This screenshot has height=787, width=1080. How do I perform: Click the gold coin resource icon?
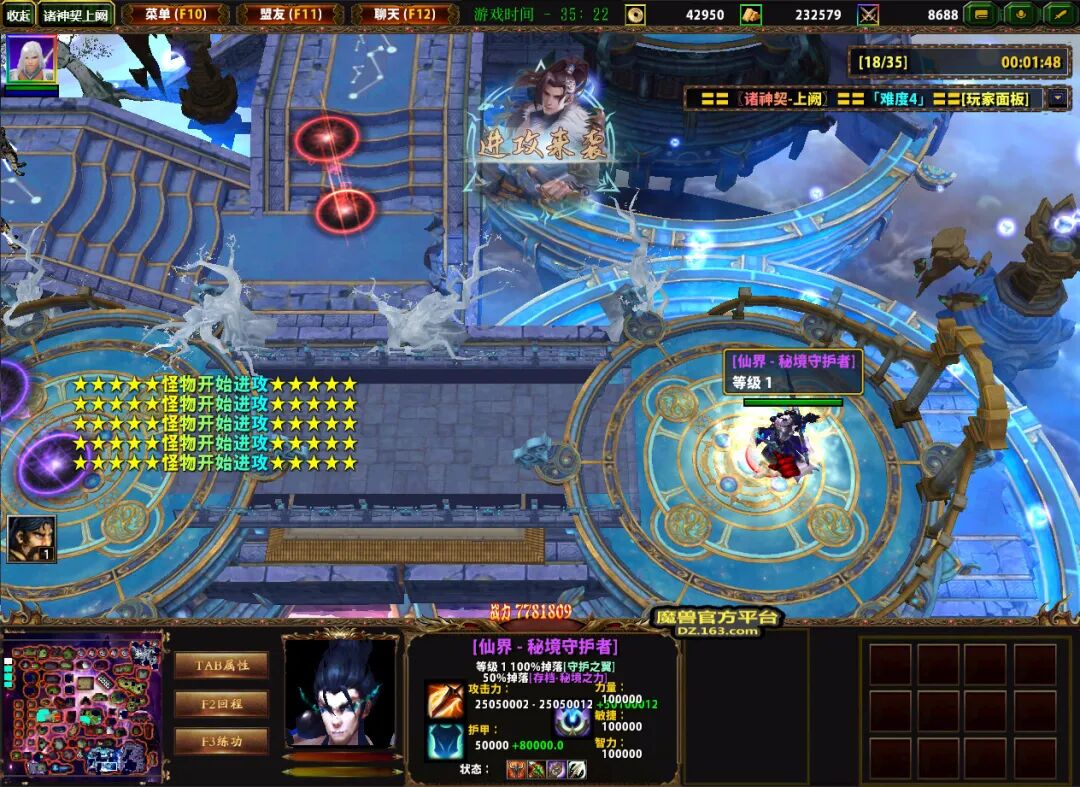[635, 15]
